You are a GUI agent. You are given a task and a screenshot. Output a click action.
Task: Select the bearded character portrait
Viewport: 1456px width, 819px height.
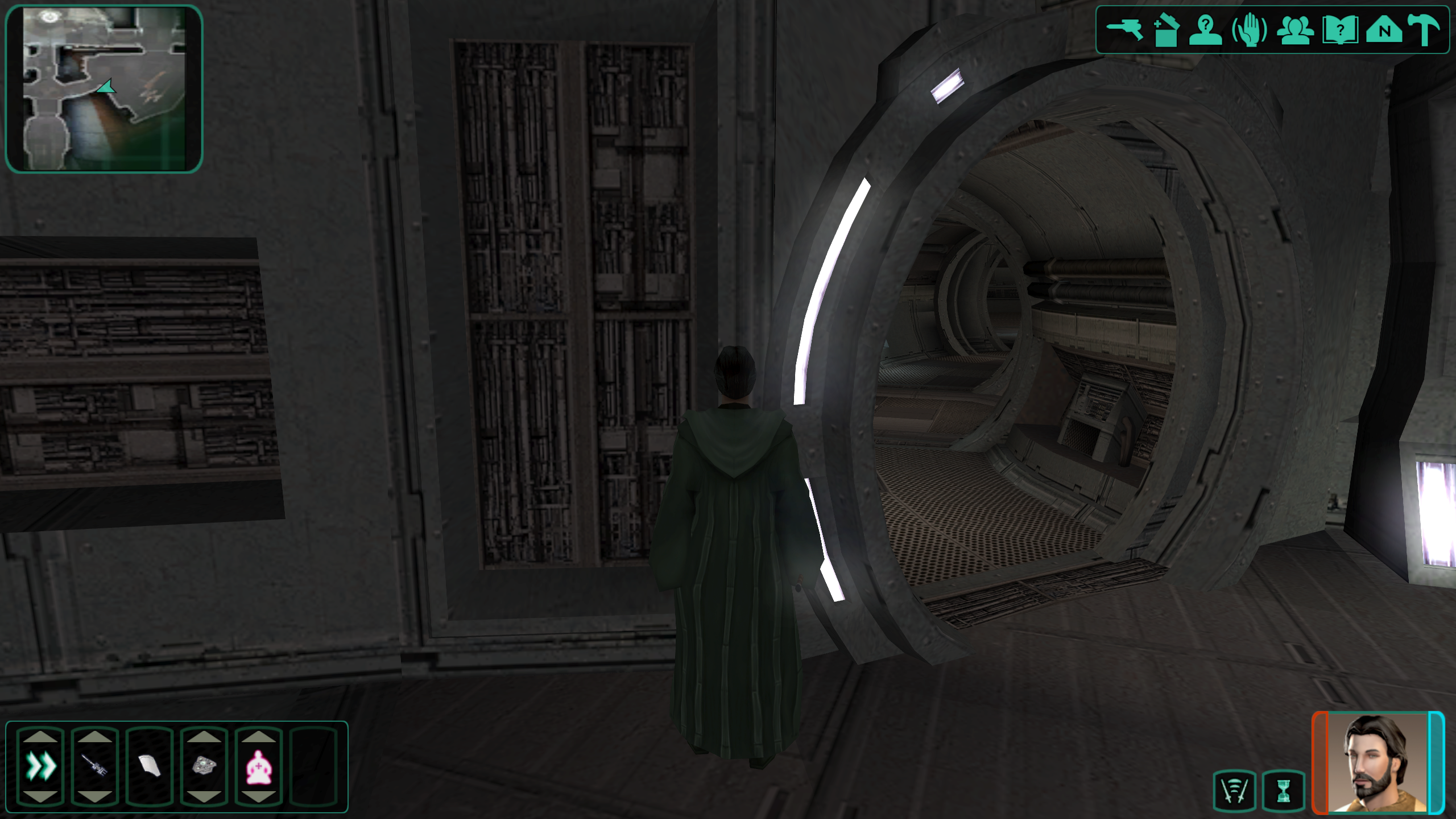pyautogui.click(x=1378, y=762)
